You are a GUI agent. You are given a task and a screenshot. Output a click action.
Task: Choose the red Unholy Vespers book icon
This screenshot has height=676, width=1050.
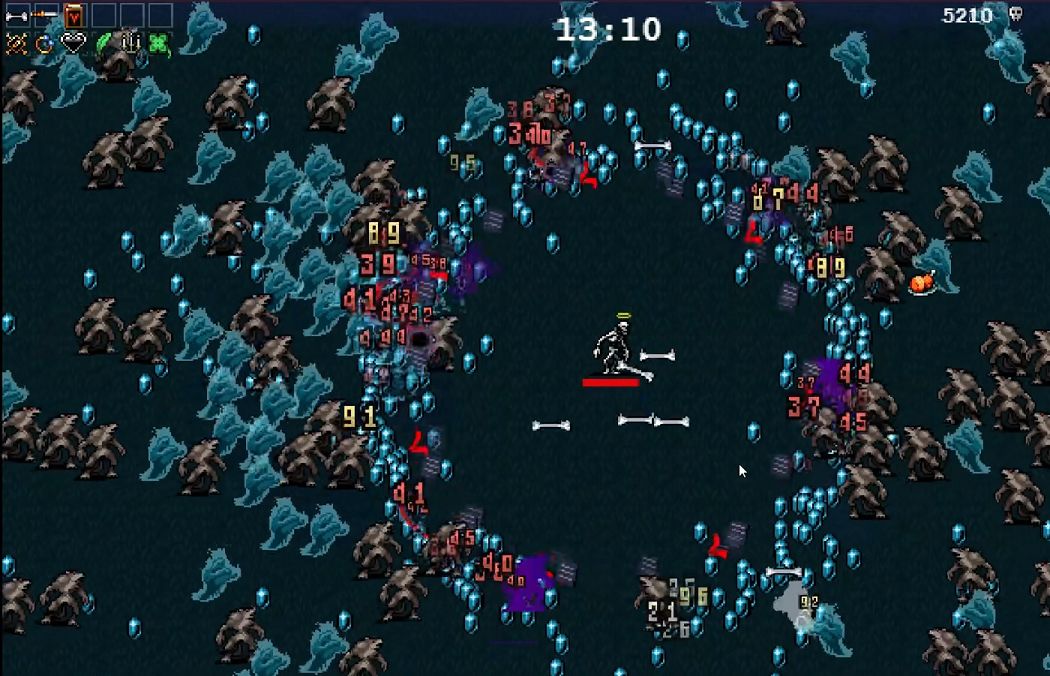(x=74, y=16)
